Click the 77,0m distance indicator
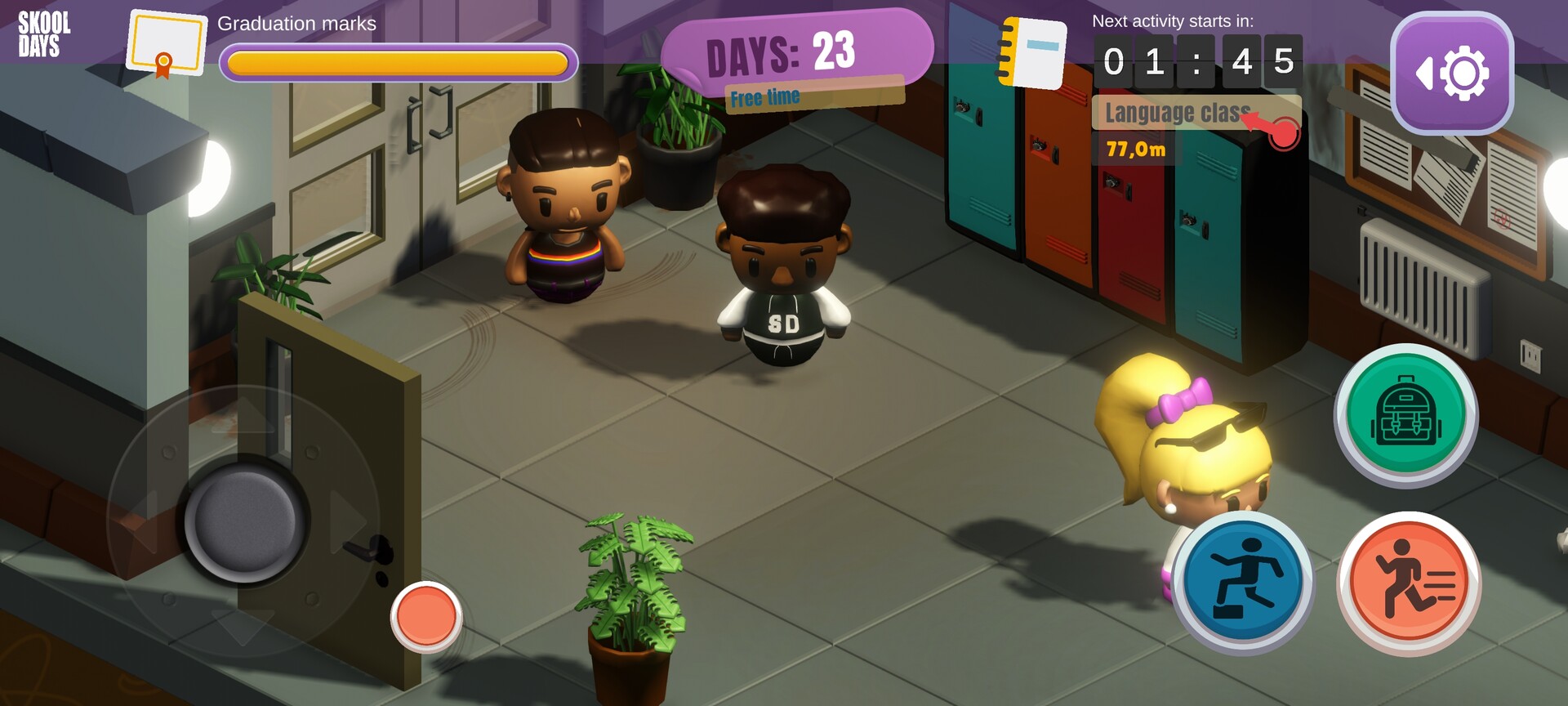 point(1135,150)
